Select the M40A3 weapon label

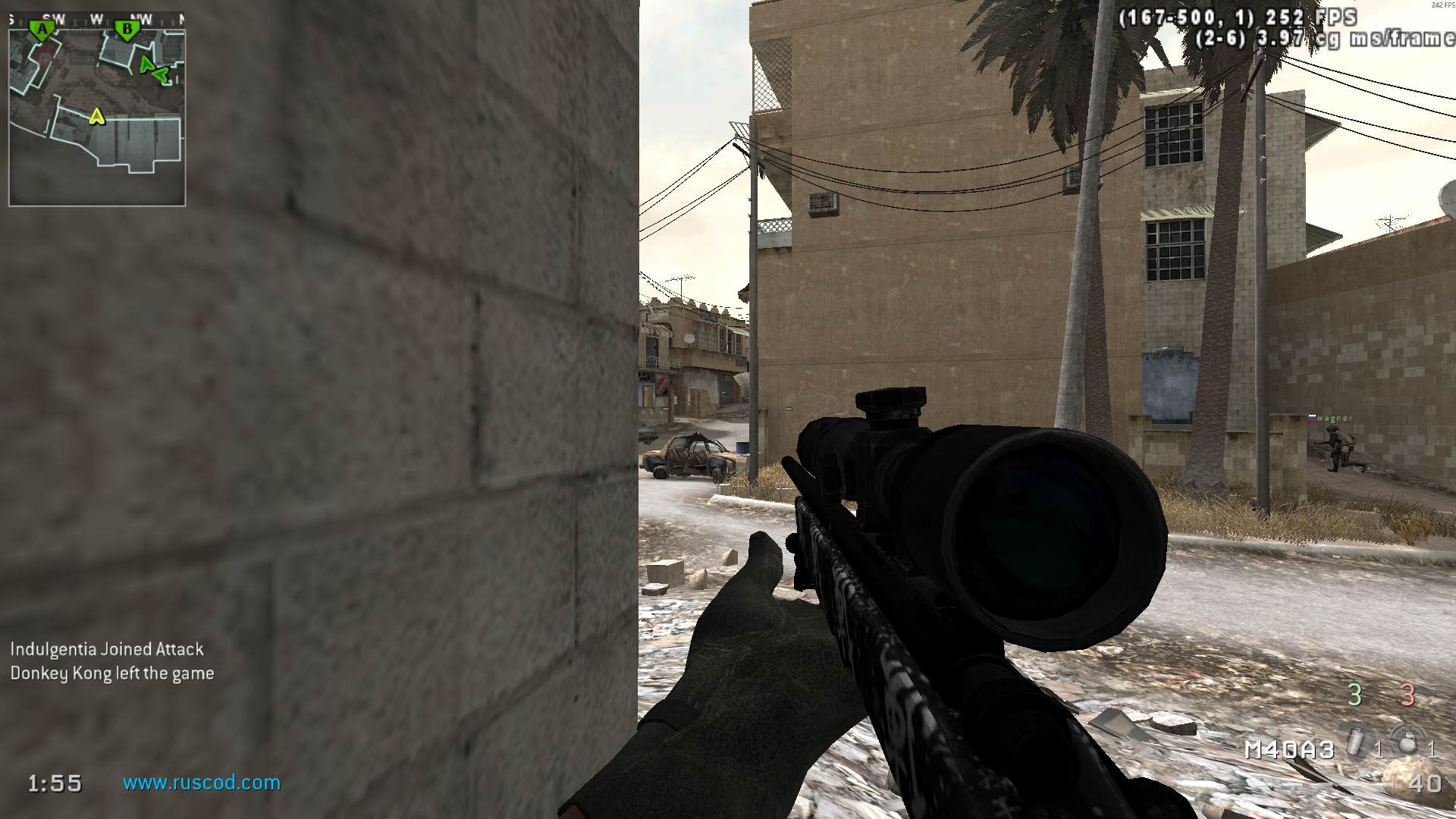(1289, 750)
